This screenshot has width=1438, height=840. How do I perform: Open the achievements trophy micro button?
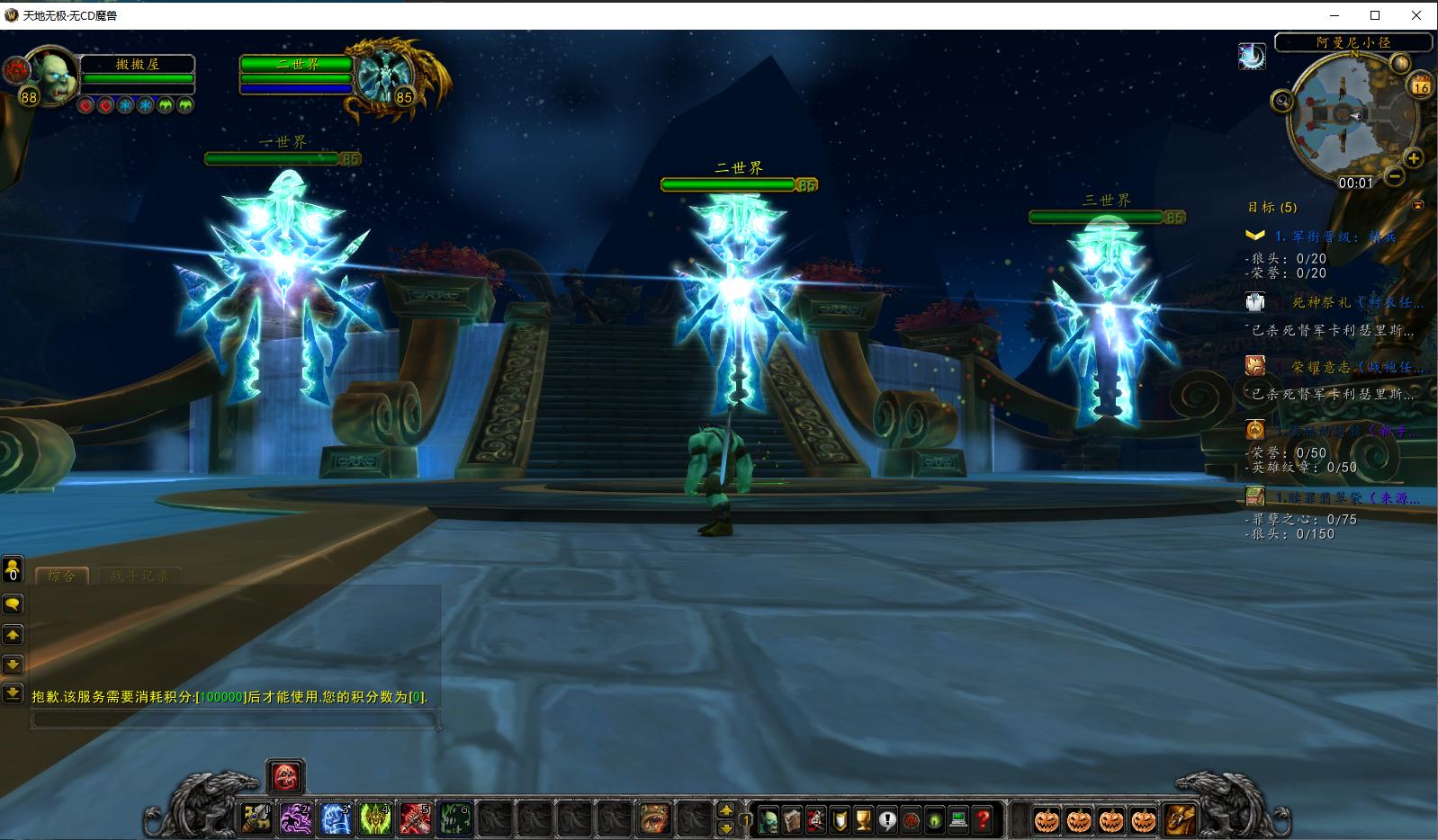[863, 819]
